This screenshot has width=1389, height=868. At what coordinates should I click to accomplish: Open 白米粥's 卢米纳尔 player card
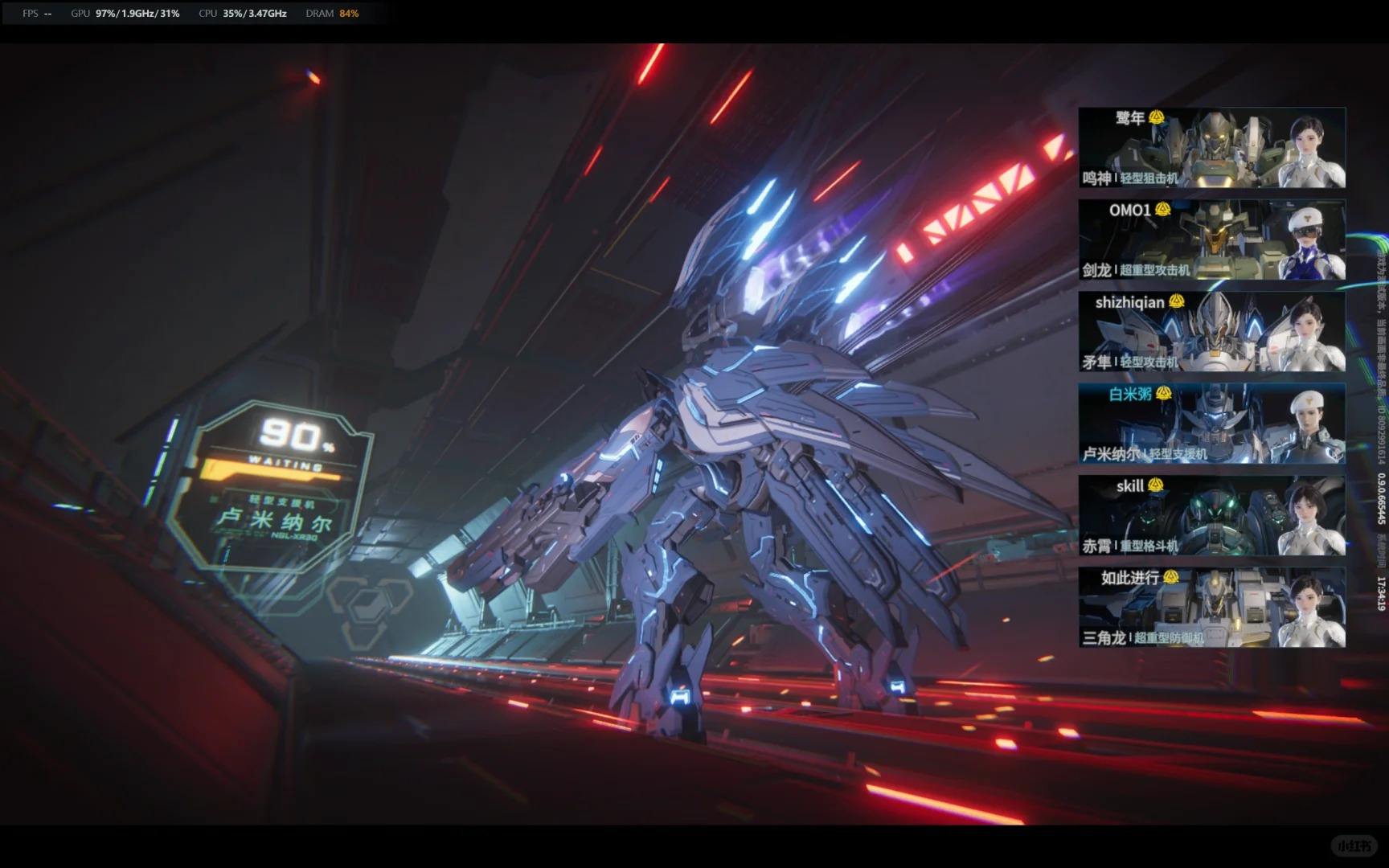click(1211, 424)
